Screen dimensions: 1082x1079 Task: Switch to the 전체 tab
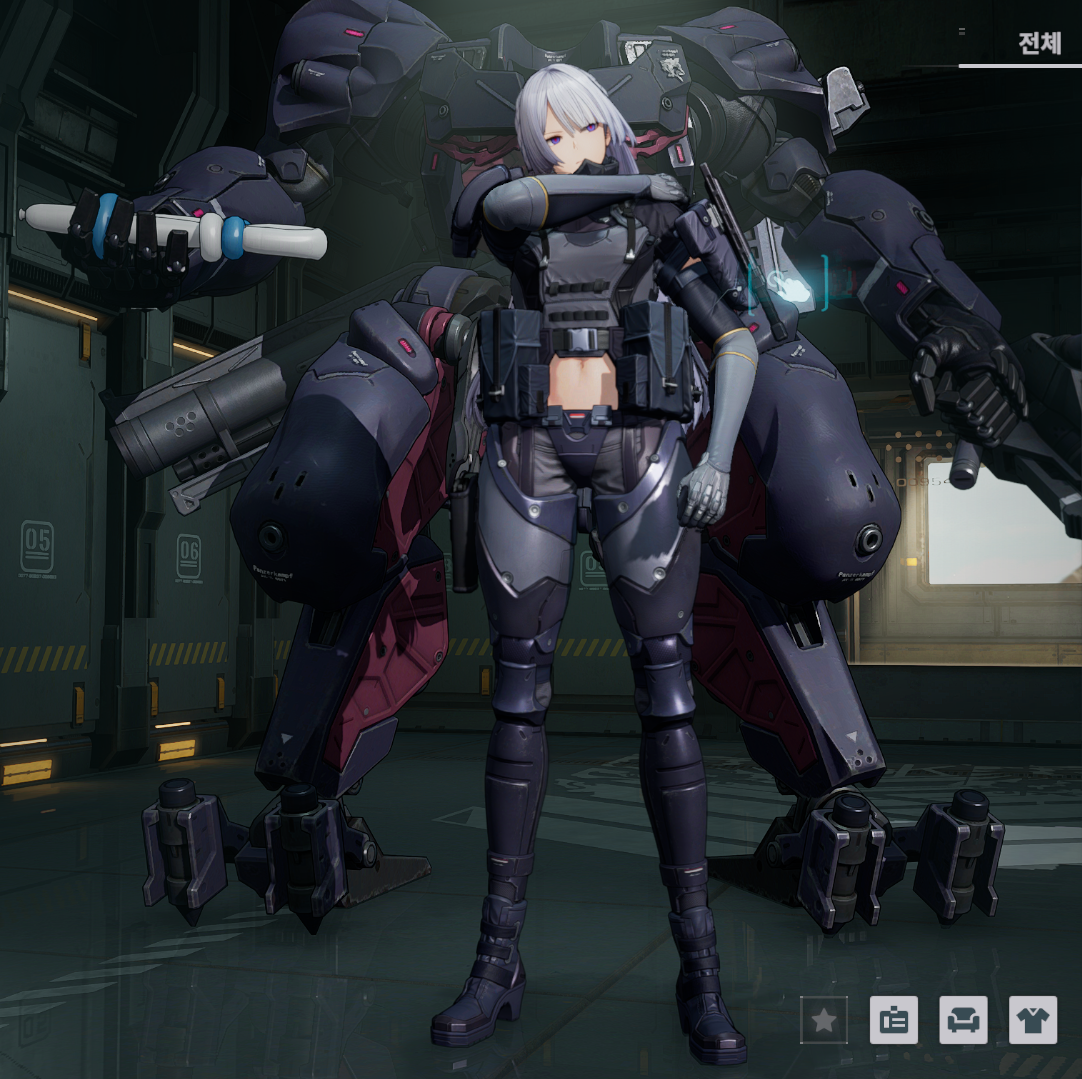click(1039, 44)
